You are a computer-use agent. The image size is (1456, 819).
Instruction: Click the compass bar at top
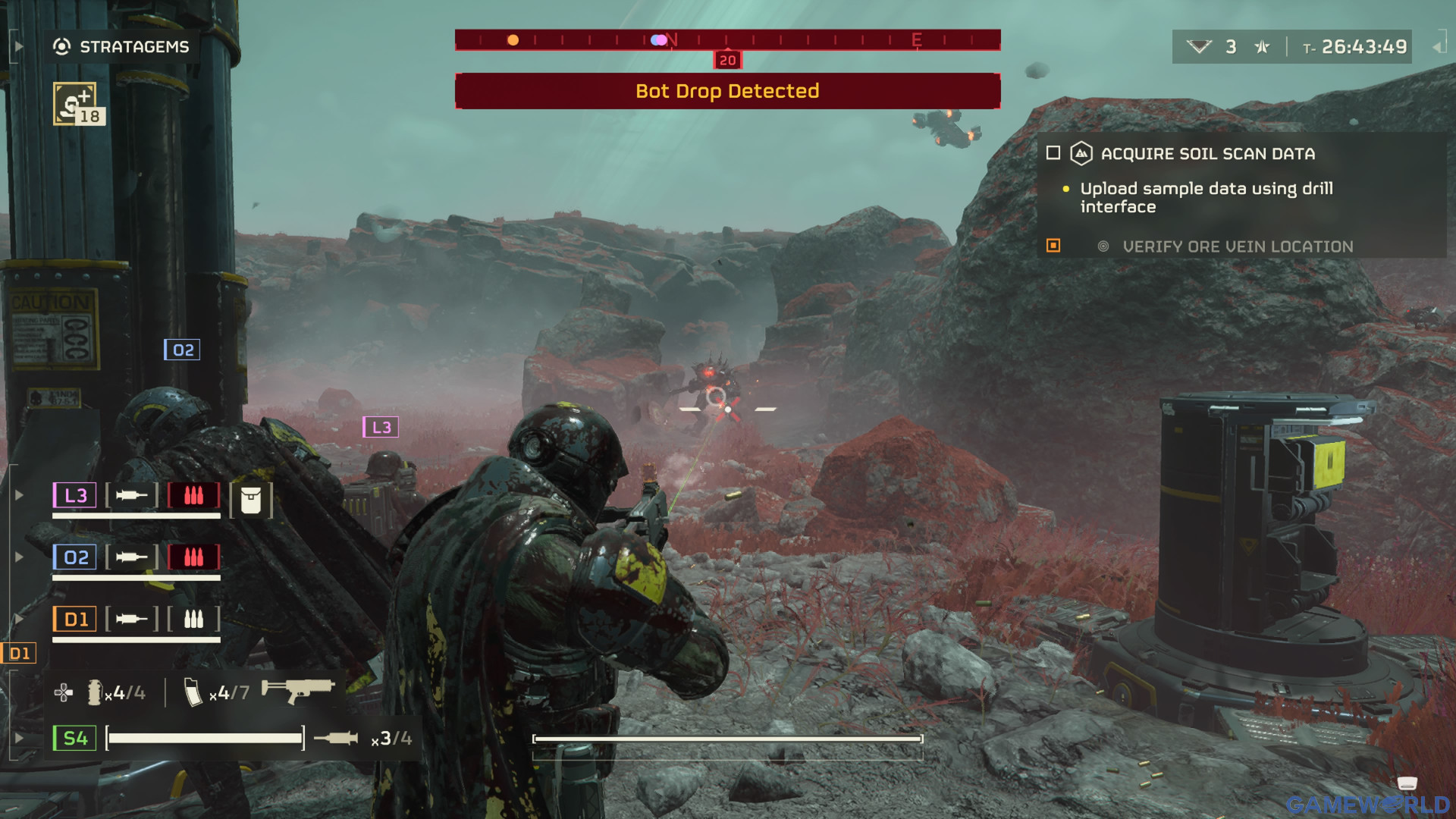[x=726, y=39]
